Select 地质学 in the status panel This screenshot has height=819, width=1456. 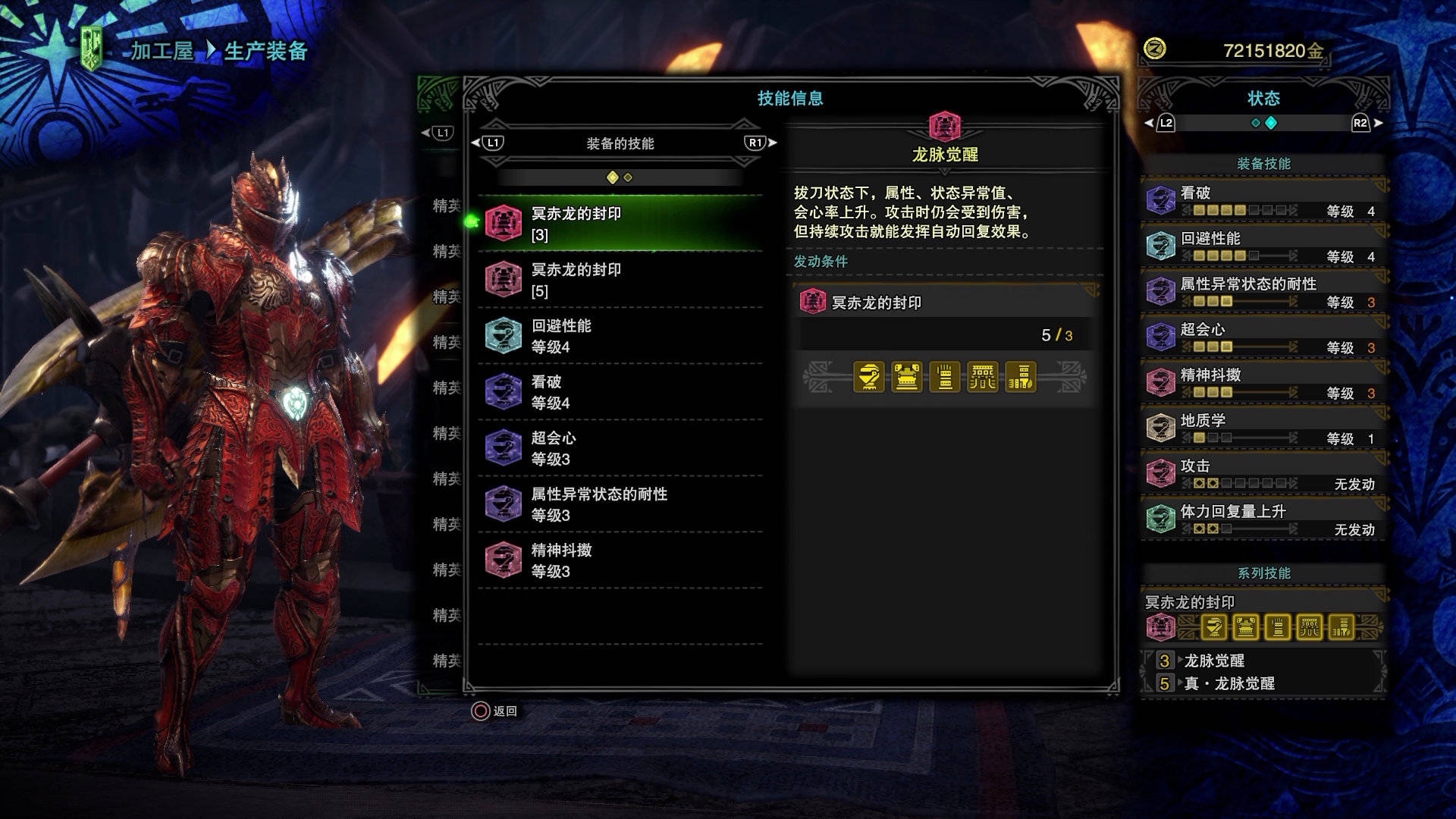click(1263, 428)
